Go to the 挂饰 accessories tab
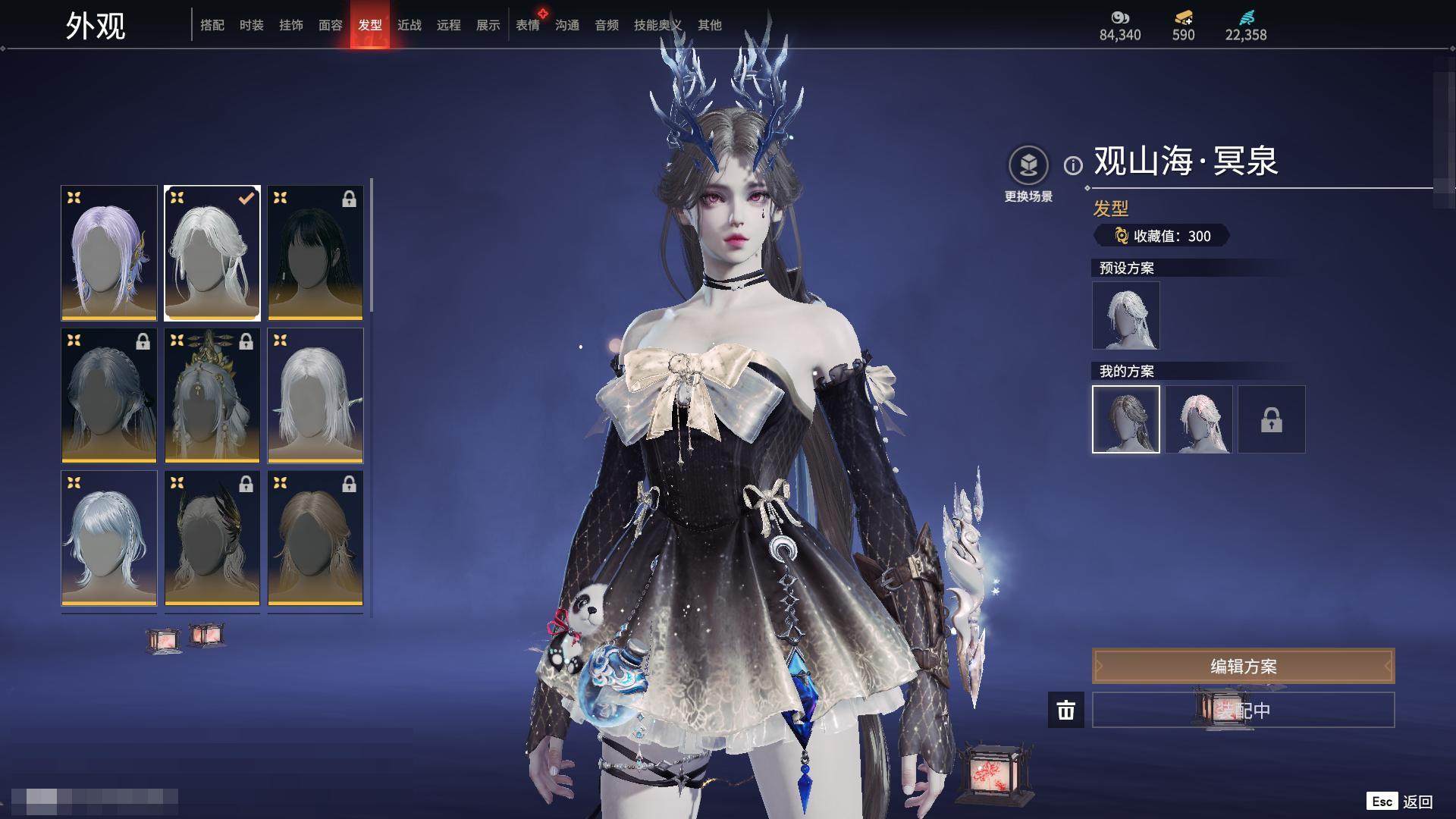This screenshot has height=819, width=1456. click(x=291, y=26)
